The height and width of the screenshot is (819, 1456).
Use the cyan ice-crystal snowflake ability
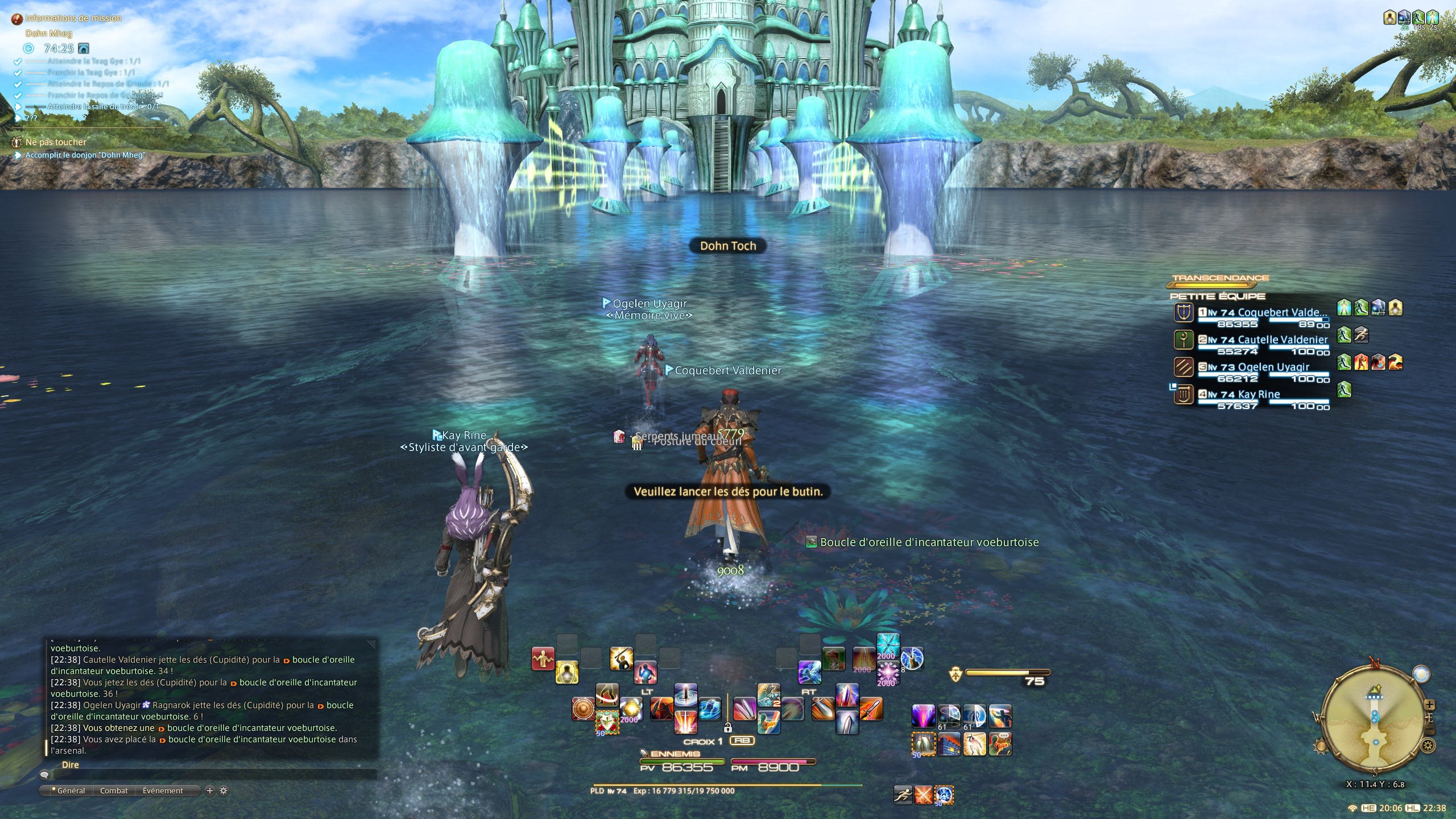coord(888,646)
